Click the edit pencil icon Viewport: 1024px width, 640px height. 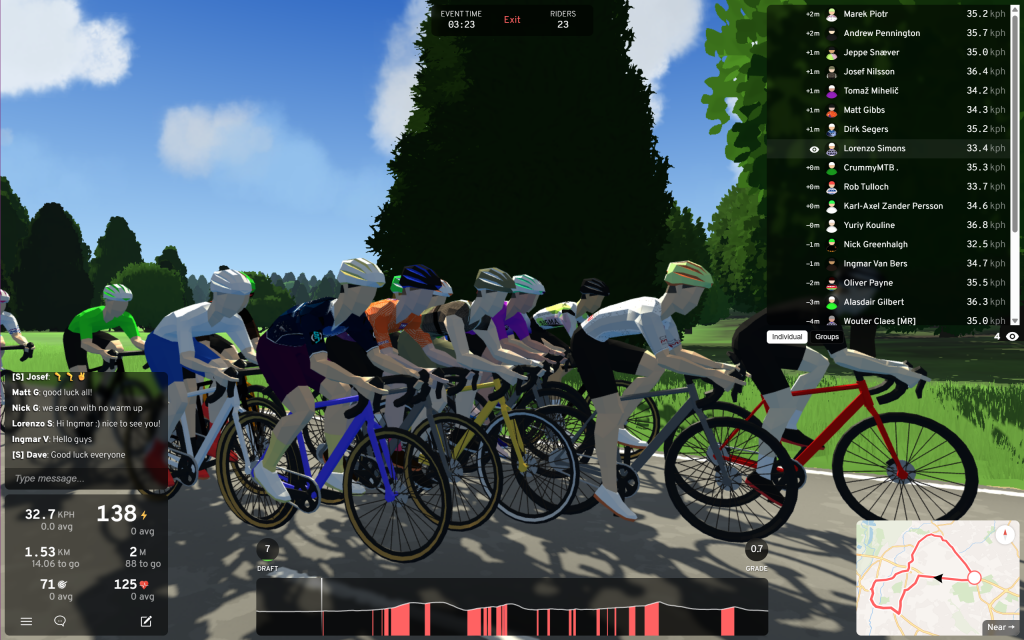[x=146, y=621]
